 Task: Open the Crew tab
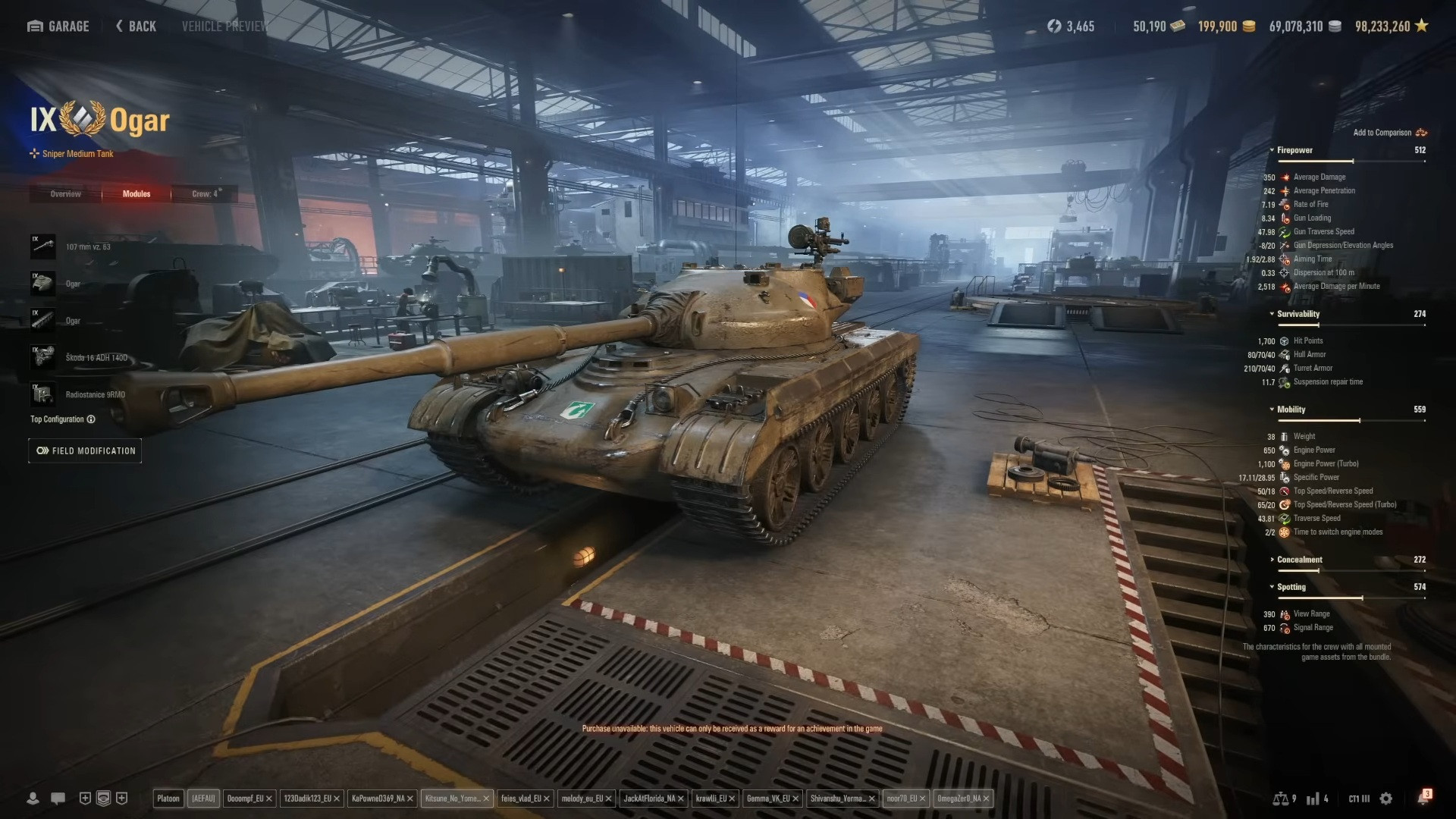tap(204, 193)
